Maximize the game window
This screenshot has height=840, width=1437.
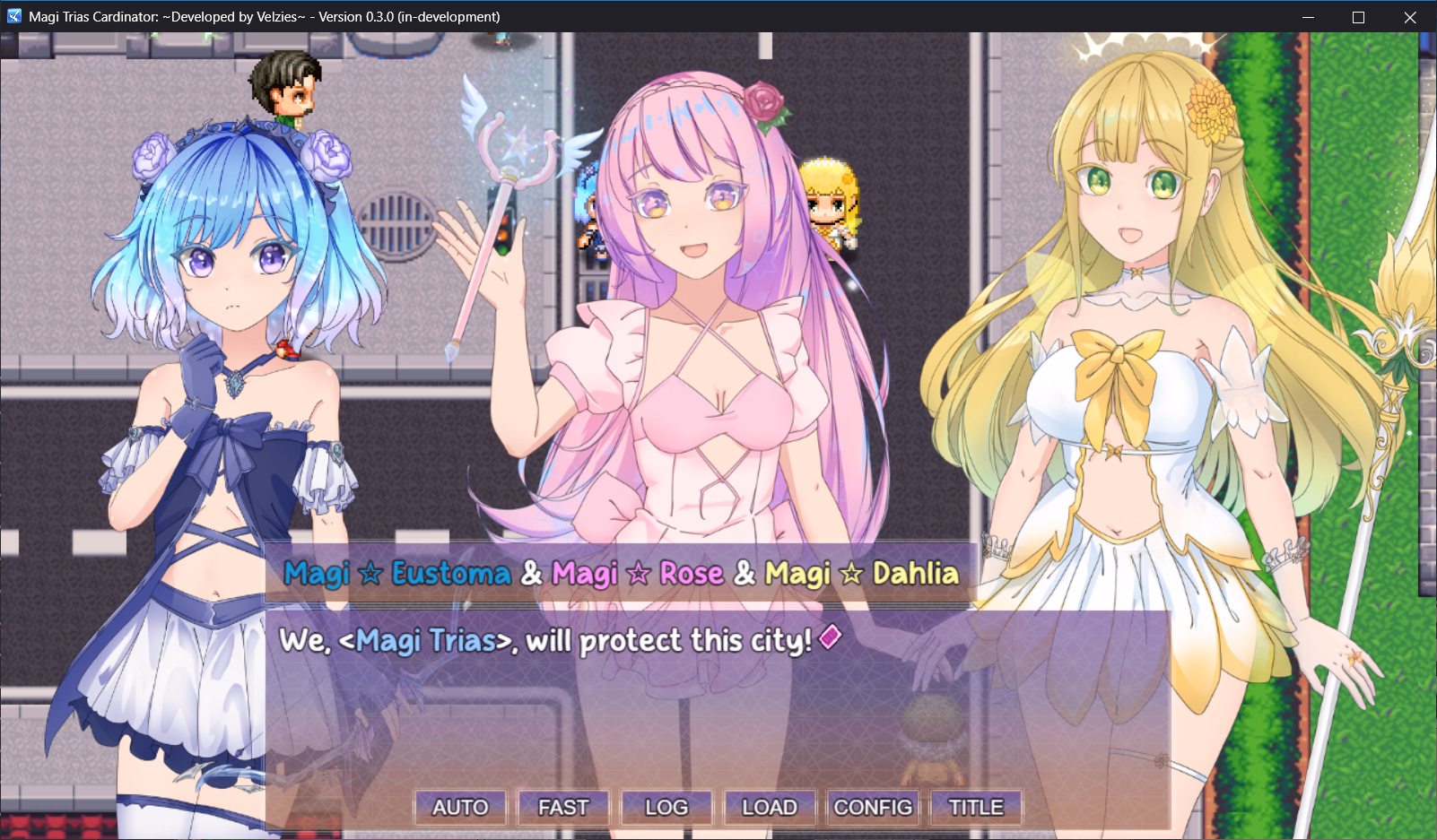pos(1357,16)
